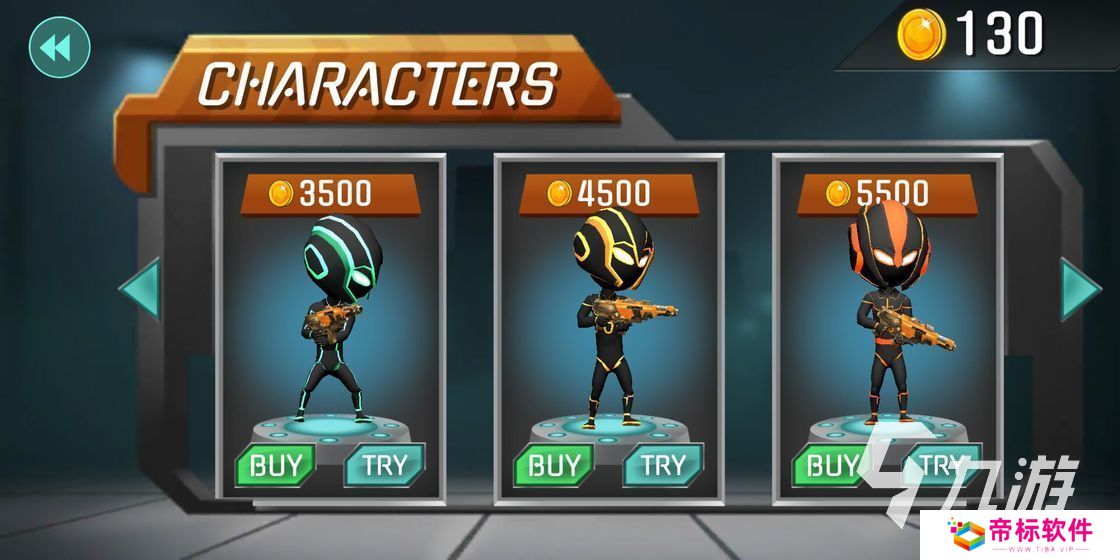This screenshot has width=1120, height=560.
Task: Show previous characters with left arrow
Action: 140,290
